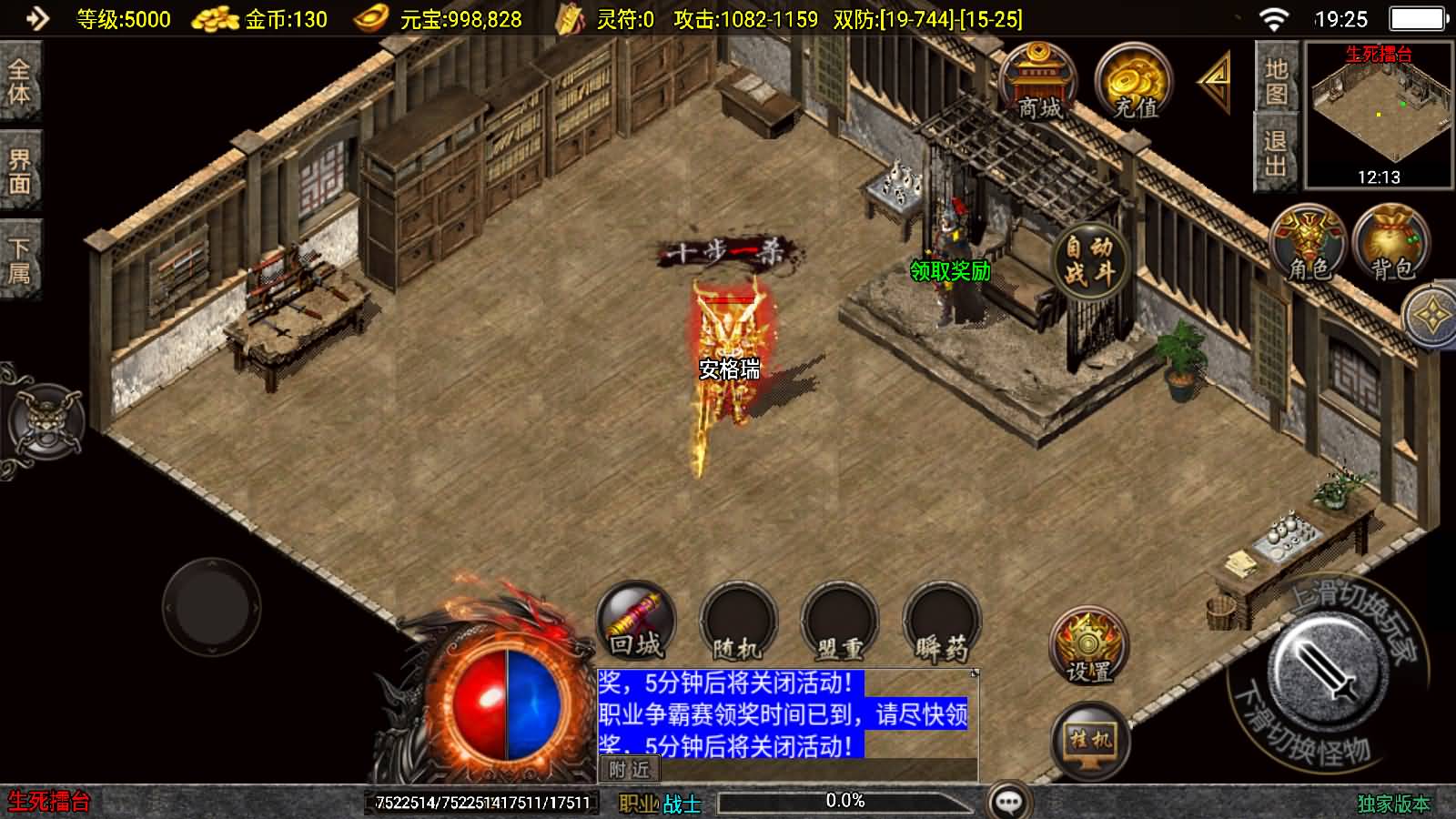Screen dimensions: 1456x819
Task: Toggle 自动战斗 auto battle
Action: point(1089,261)
